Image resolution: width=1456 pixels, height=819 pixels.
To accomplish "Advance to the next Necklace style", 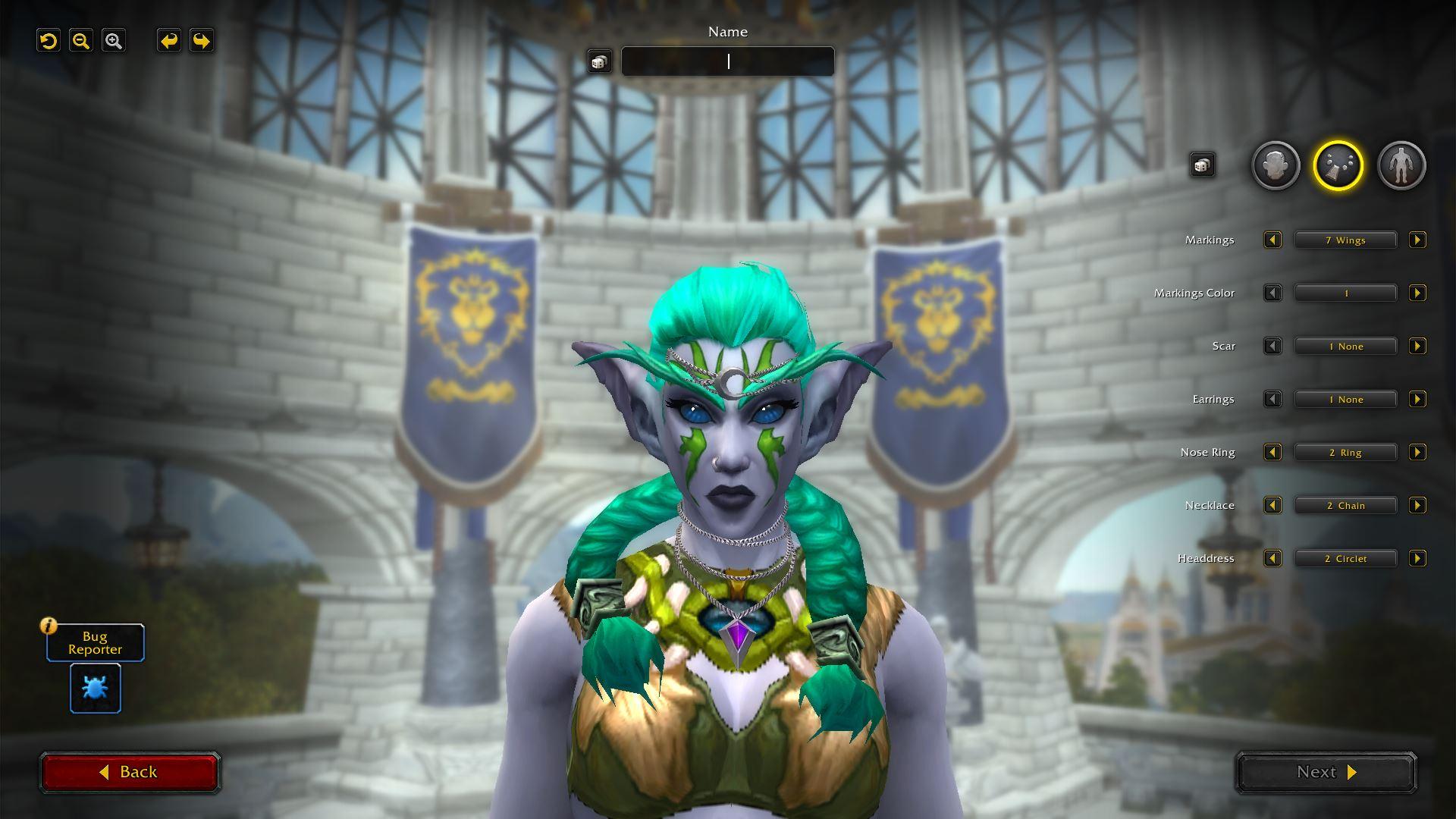I will [x=1417, y=506].
